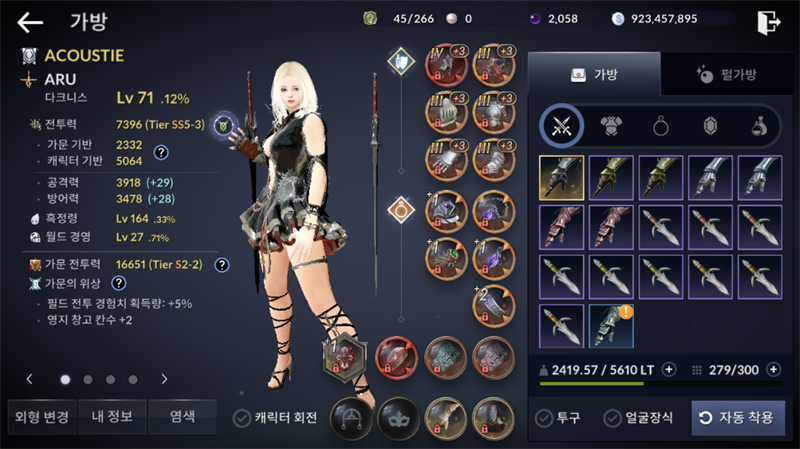The image size is (800, 449).
Task: Show the armor category filter
Action: tap(611, 125)
